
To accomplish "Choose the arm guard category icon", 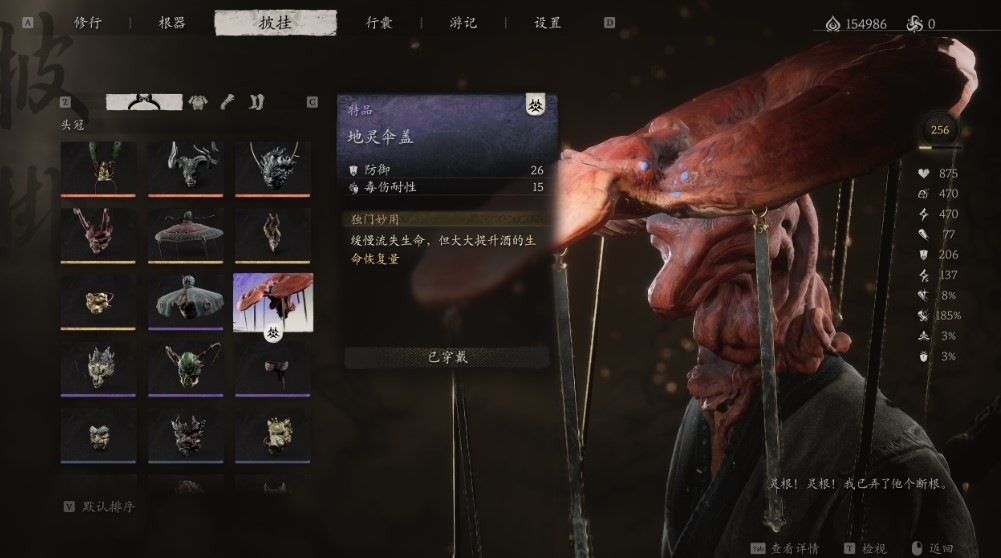I will [228, 101].
